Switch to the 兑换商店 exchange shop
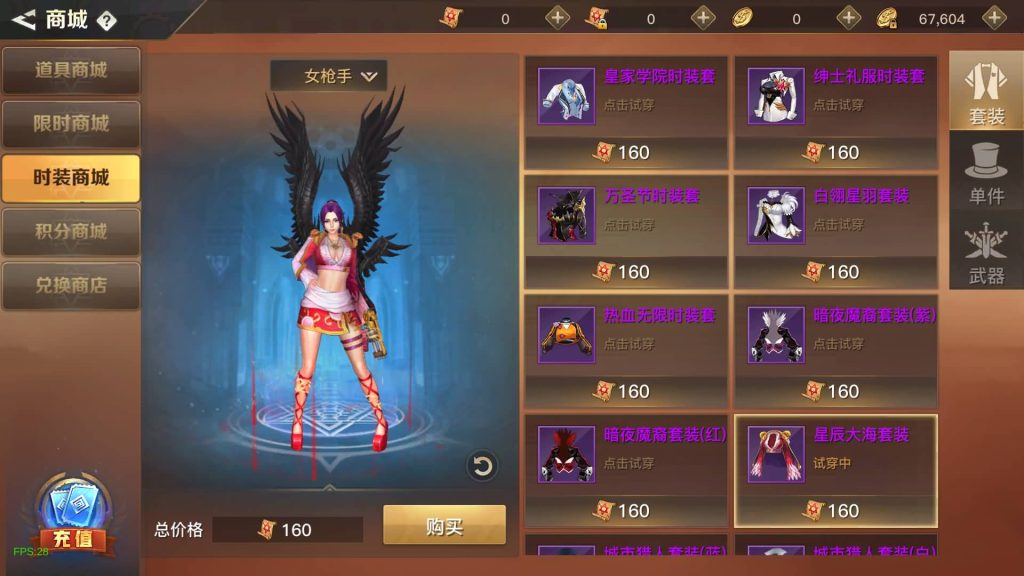Image resolution: width=1024 pixels, height=576 pixels. point(71,285)
